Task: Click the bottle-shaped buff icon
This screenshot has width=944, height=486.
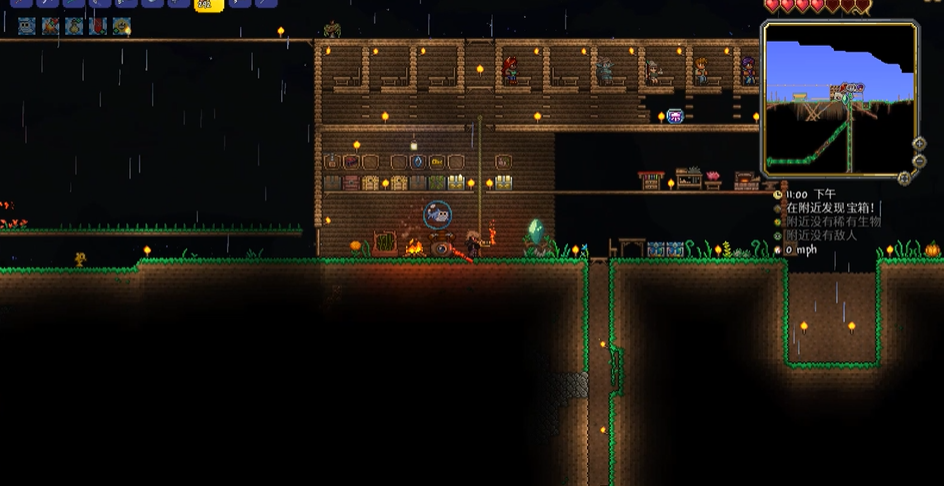Action: [74, 26]
